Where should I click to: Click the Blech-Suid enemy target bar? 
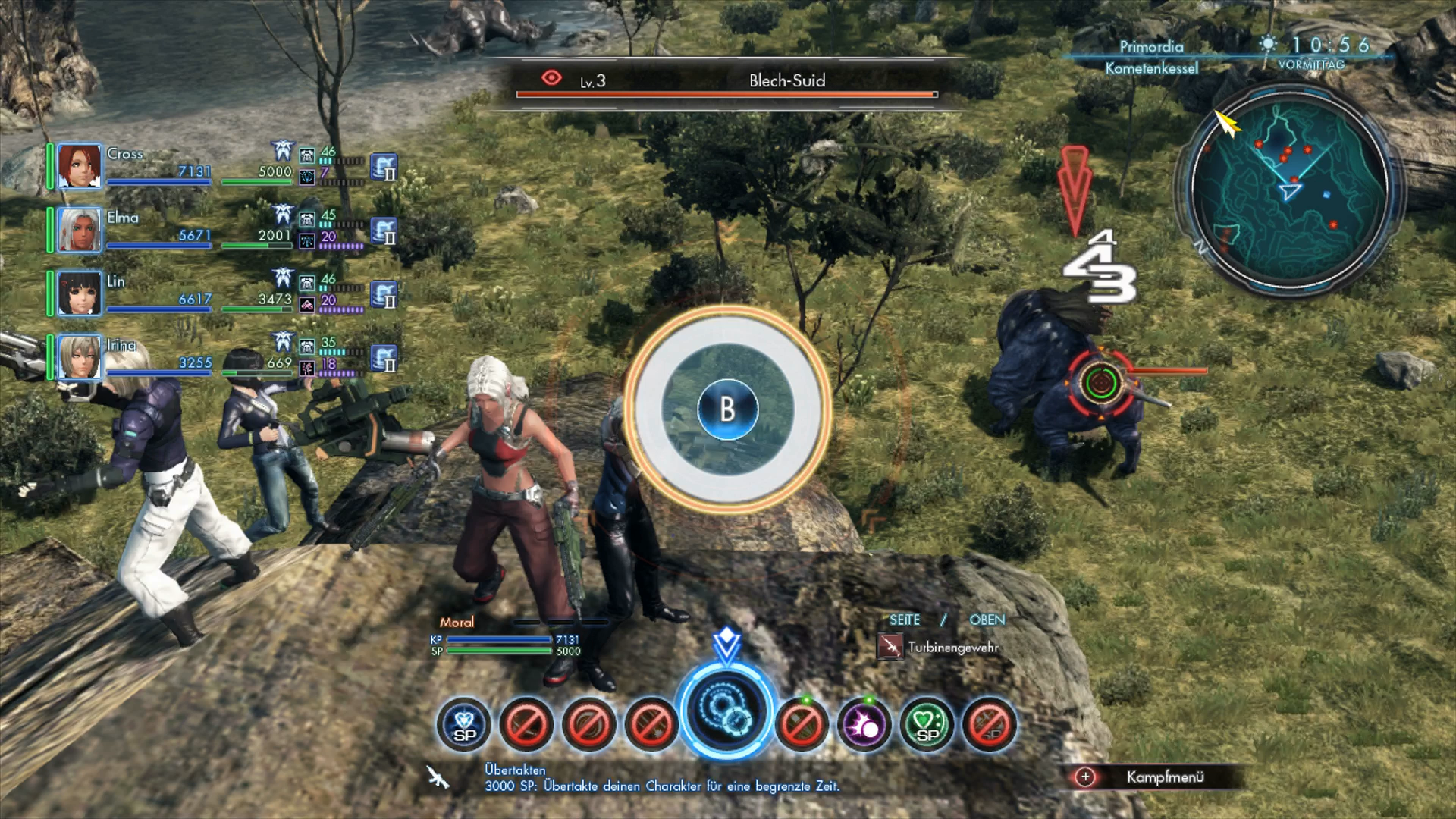tap(726, 83)
